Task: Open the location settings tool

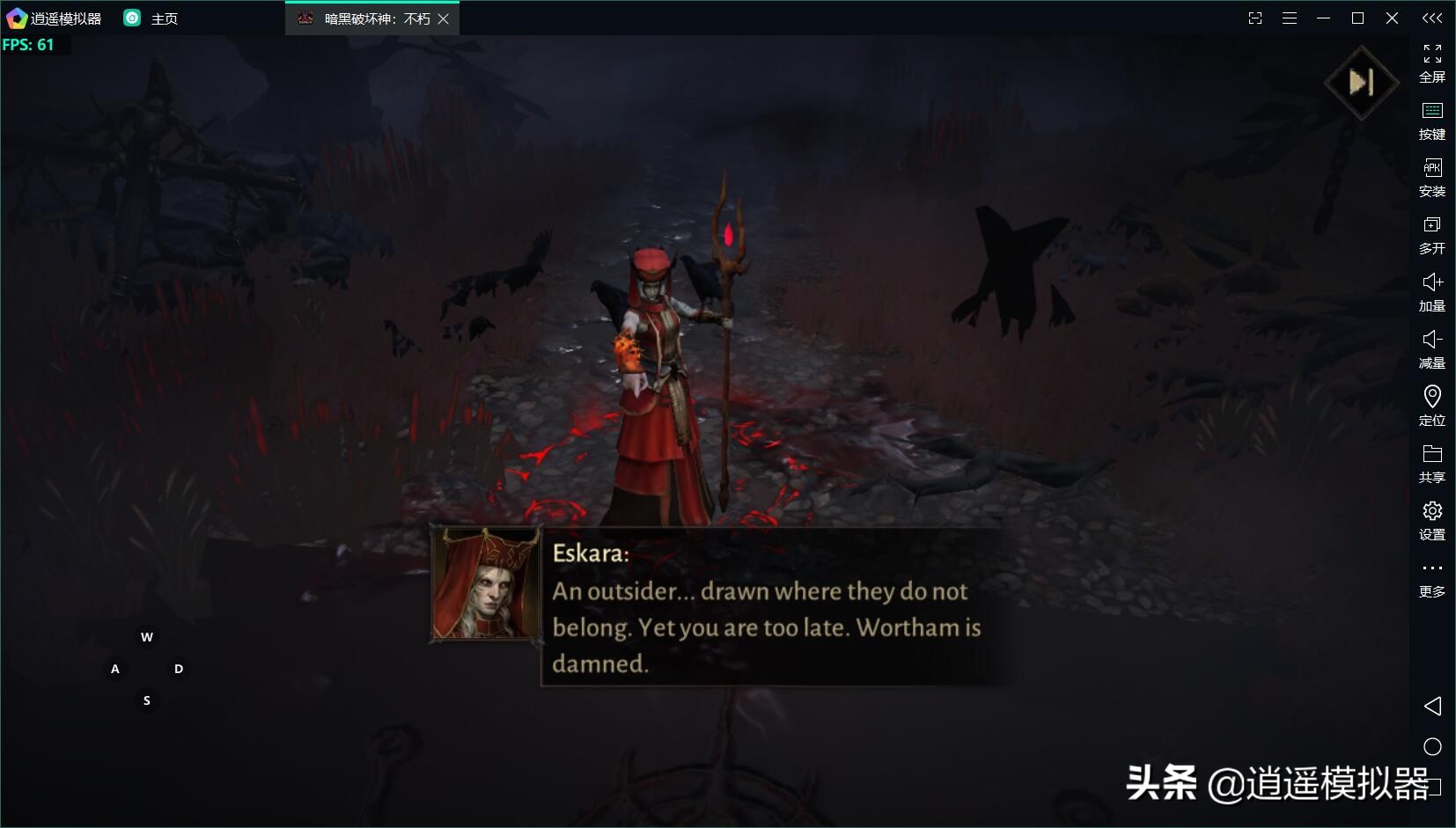Action: point(1432,407)
